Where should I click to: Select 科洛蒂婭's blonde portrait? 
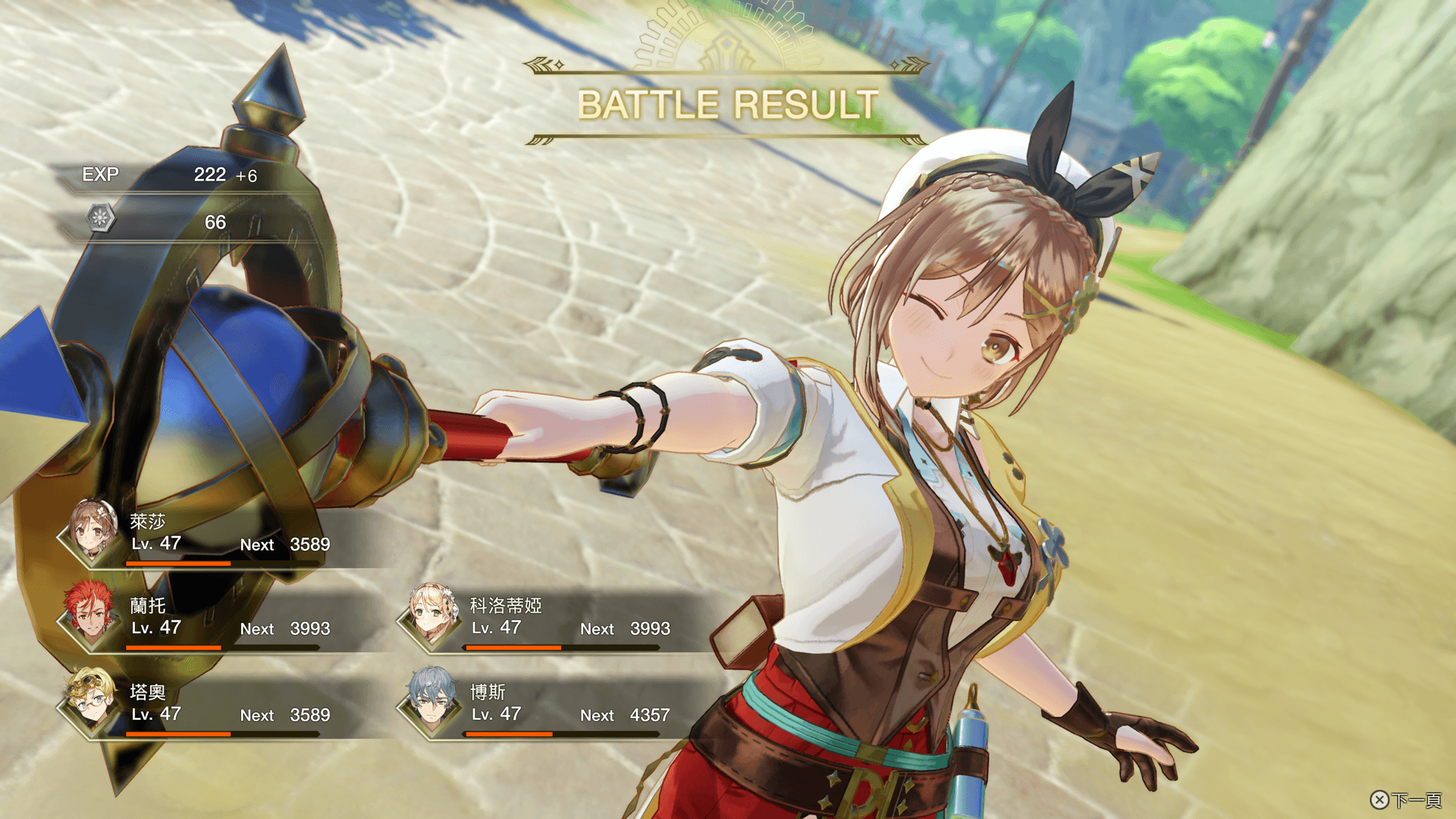(431, 613)
